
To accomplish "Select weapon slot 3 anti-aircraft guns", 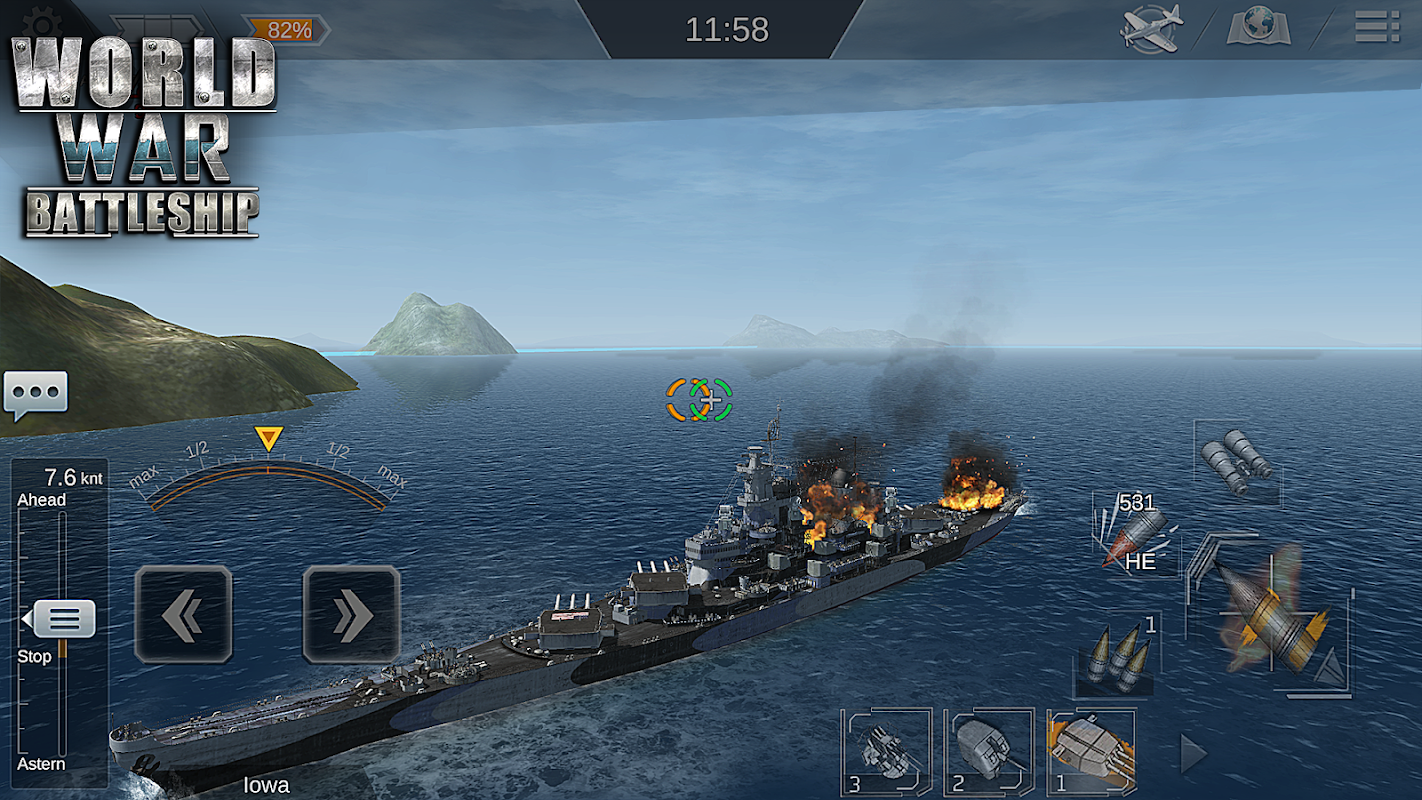I will tap(886, 752).
